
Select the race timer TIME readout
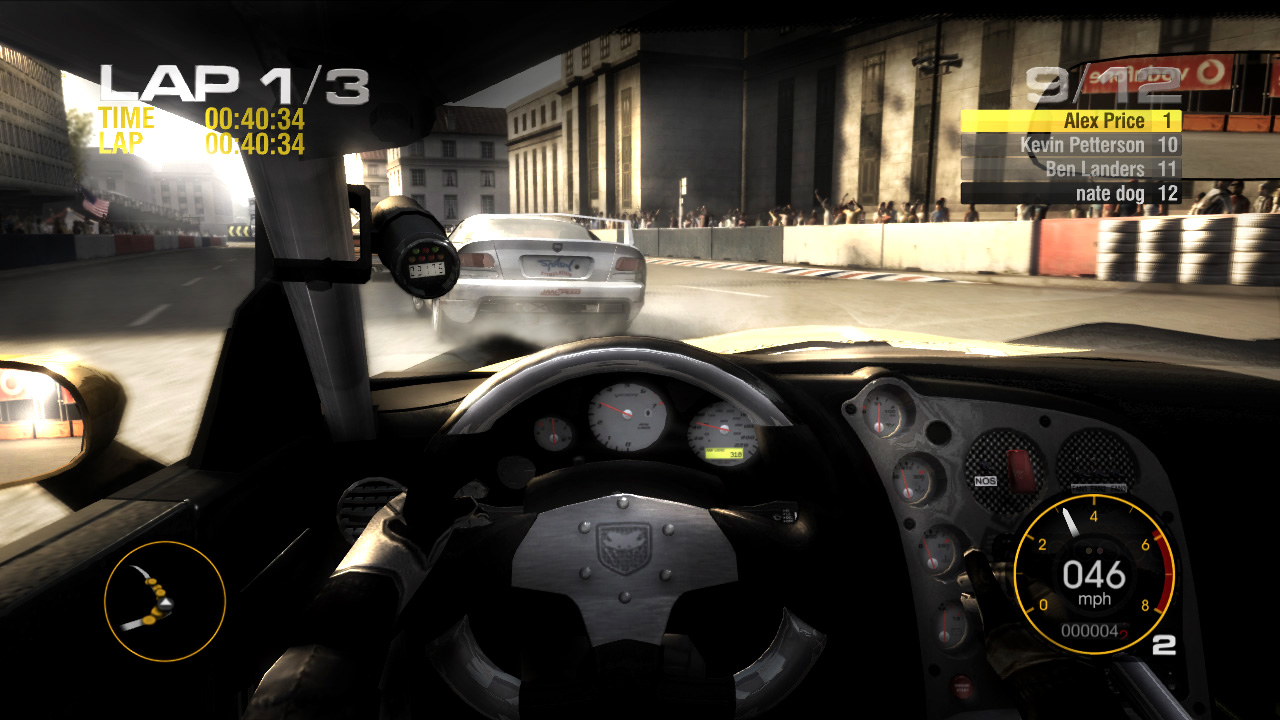pos(200,119)
